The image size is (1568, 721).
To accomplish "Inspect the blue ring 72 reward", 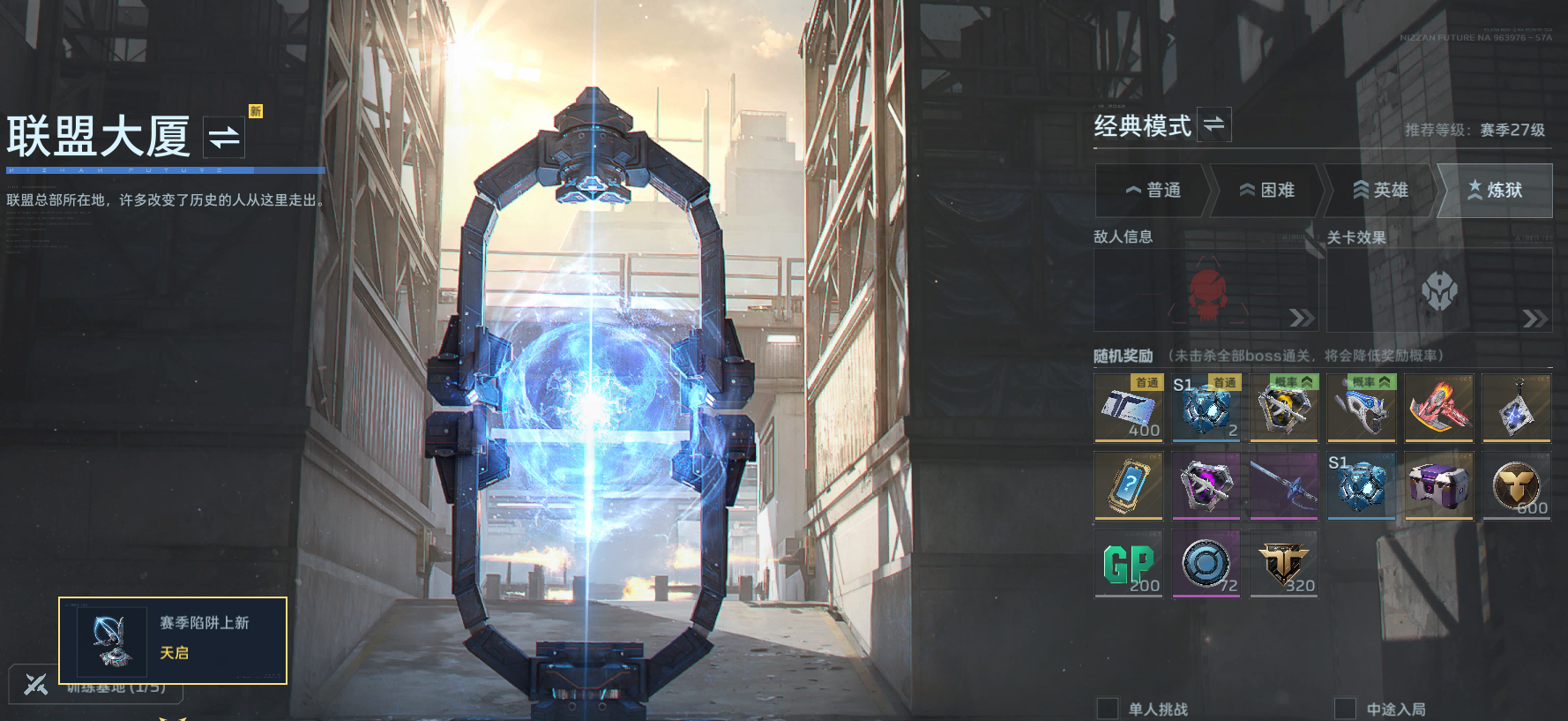I will pyautogui.click(x=1206, y=563).
